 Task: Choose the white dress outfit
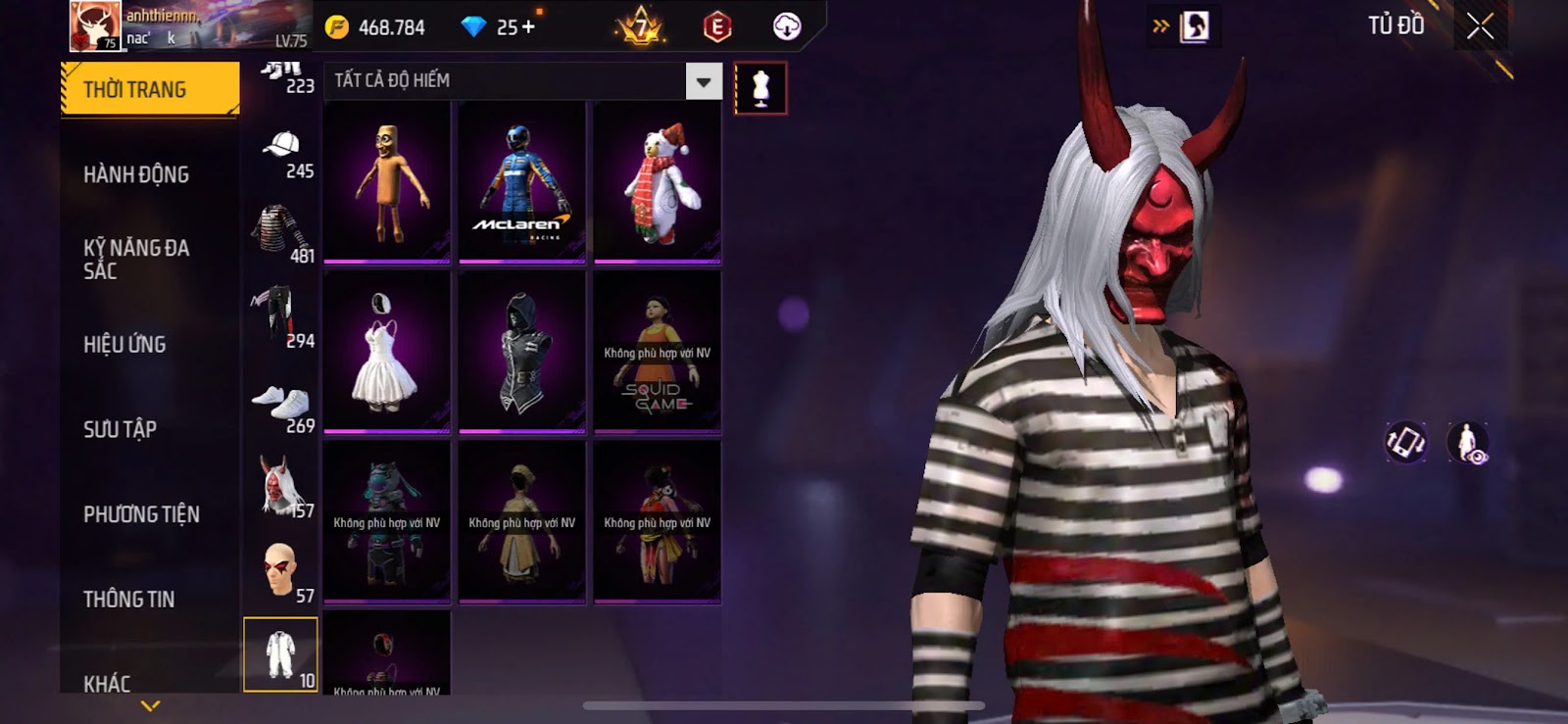click(386, 352)
